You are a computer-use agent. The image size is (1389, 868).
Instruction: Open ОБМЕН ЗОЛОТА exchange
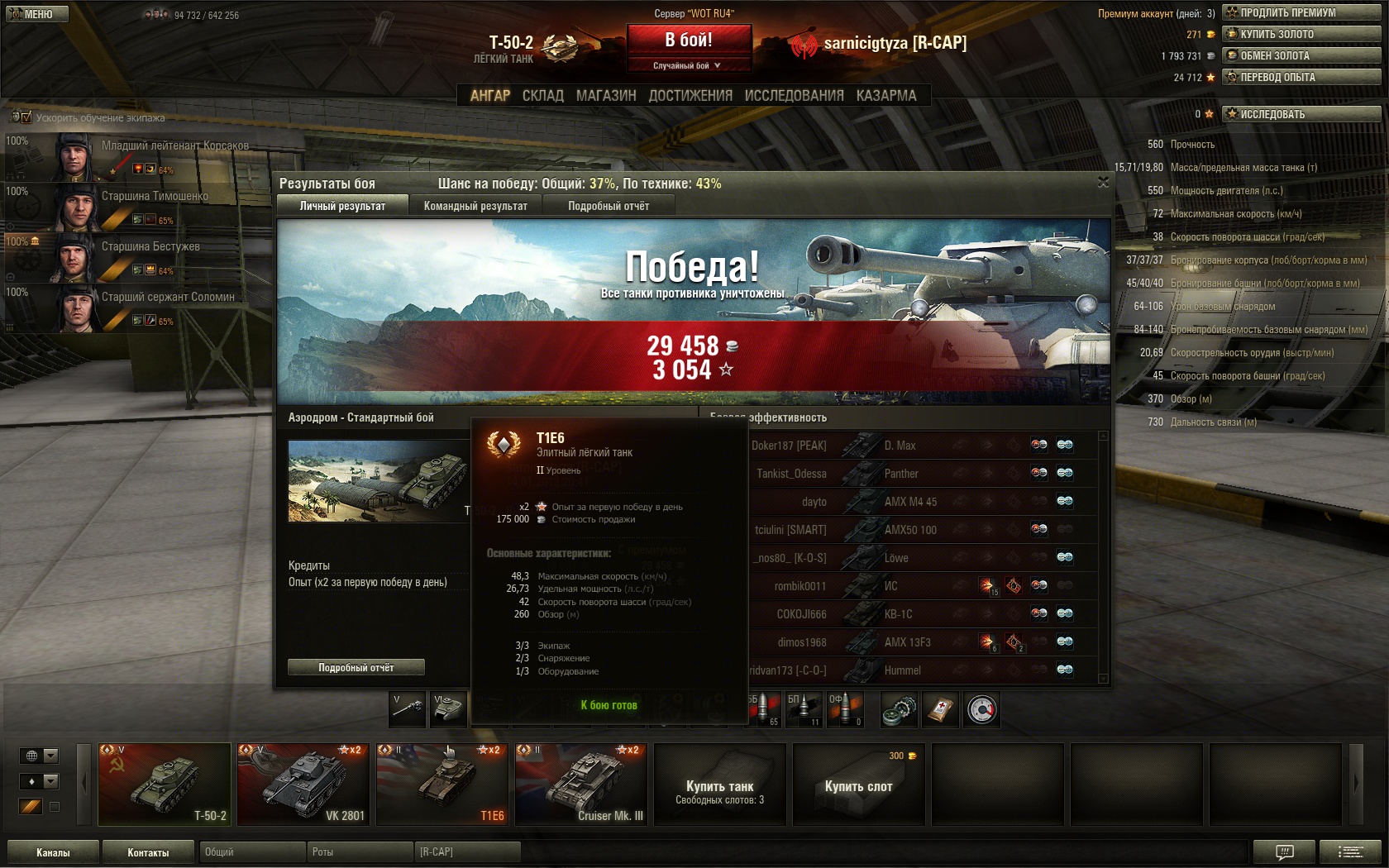click(1301, 55)
